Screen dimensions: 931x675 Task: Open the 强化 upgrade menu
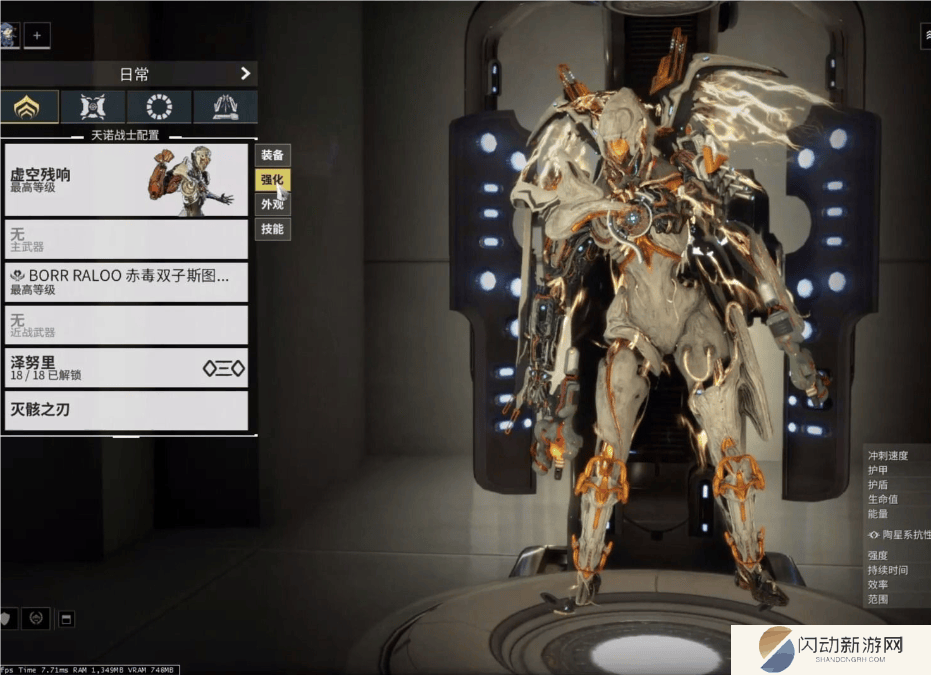click(x=272, y=180)
